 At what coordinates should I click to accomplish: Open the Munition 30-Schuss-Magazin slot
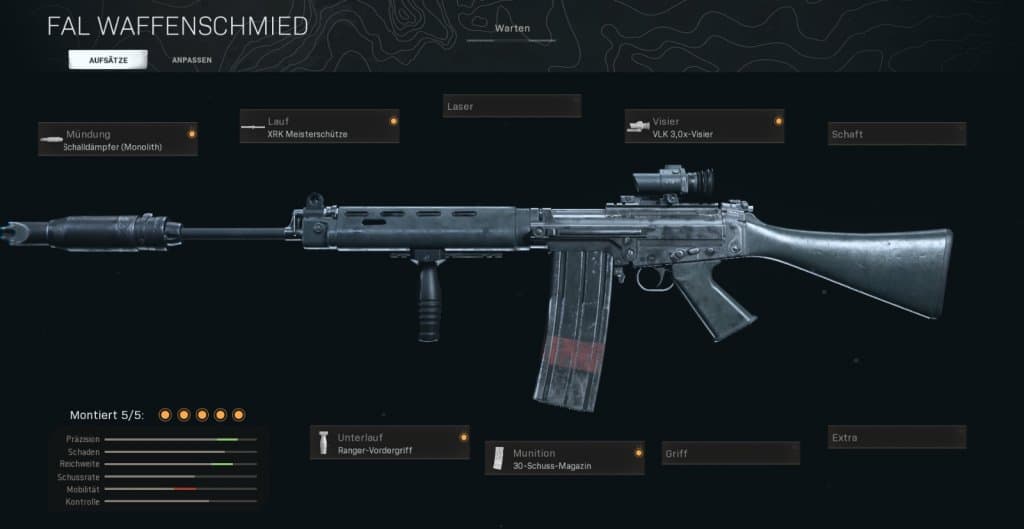coord(564,458)
